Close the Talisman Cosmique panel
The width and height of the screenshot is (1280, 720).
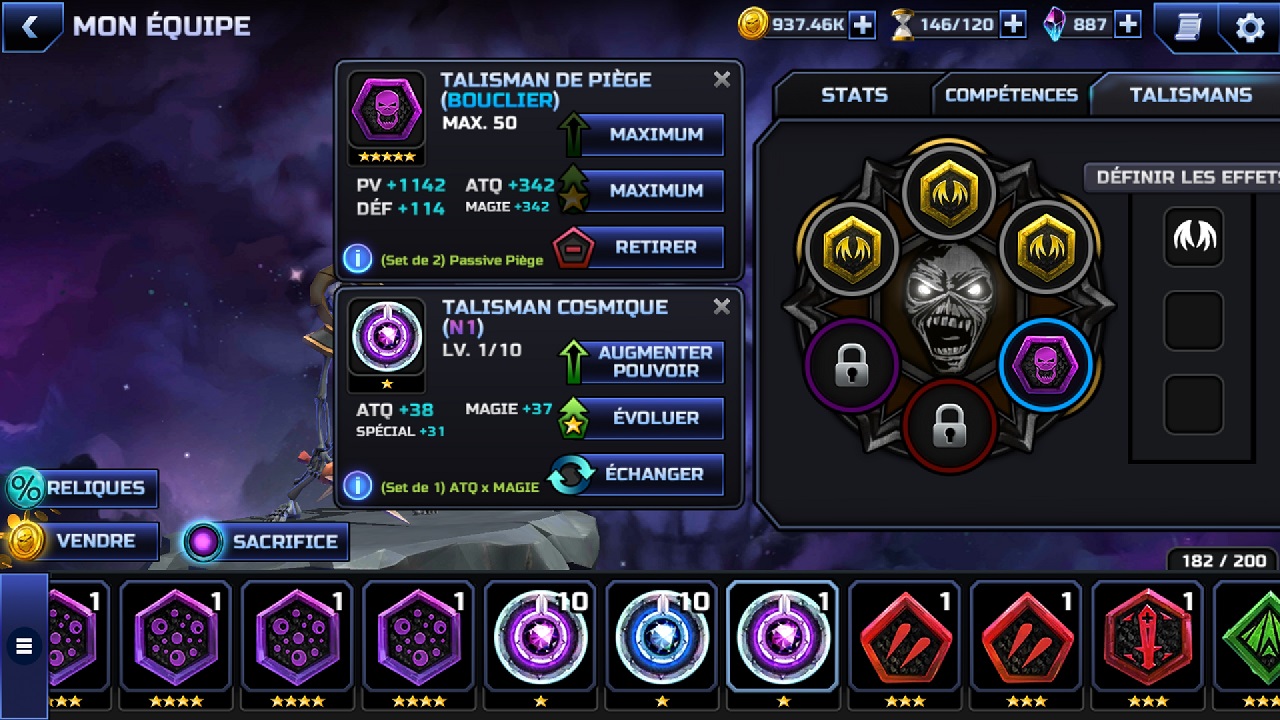click(x=722, y=307)
